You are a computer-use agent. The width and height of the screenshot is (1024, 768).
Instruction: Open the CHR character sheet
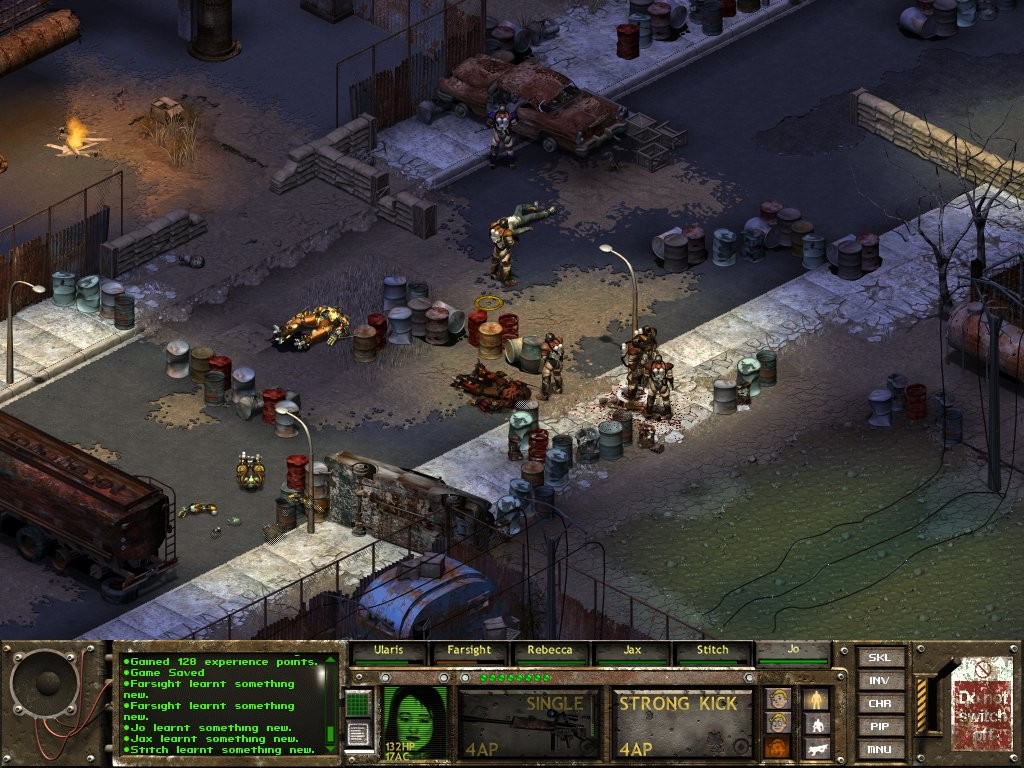point(880,704)
